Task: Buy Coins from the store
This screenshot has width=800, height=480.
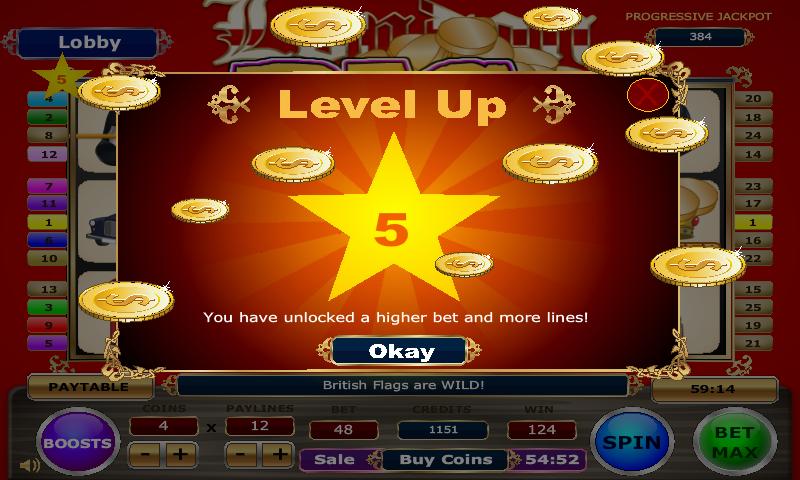Action: (x=445, y=460)
